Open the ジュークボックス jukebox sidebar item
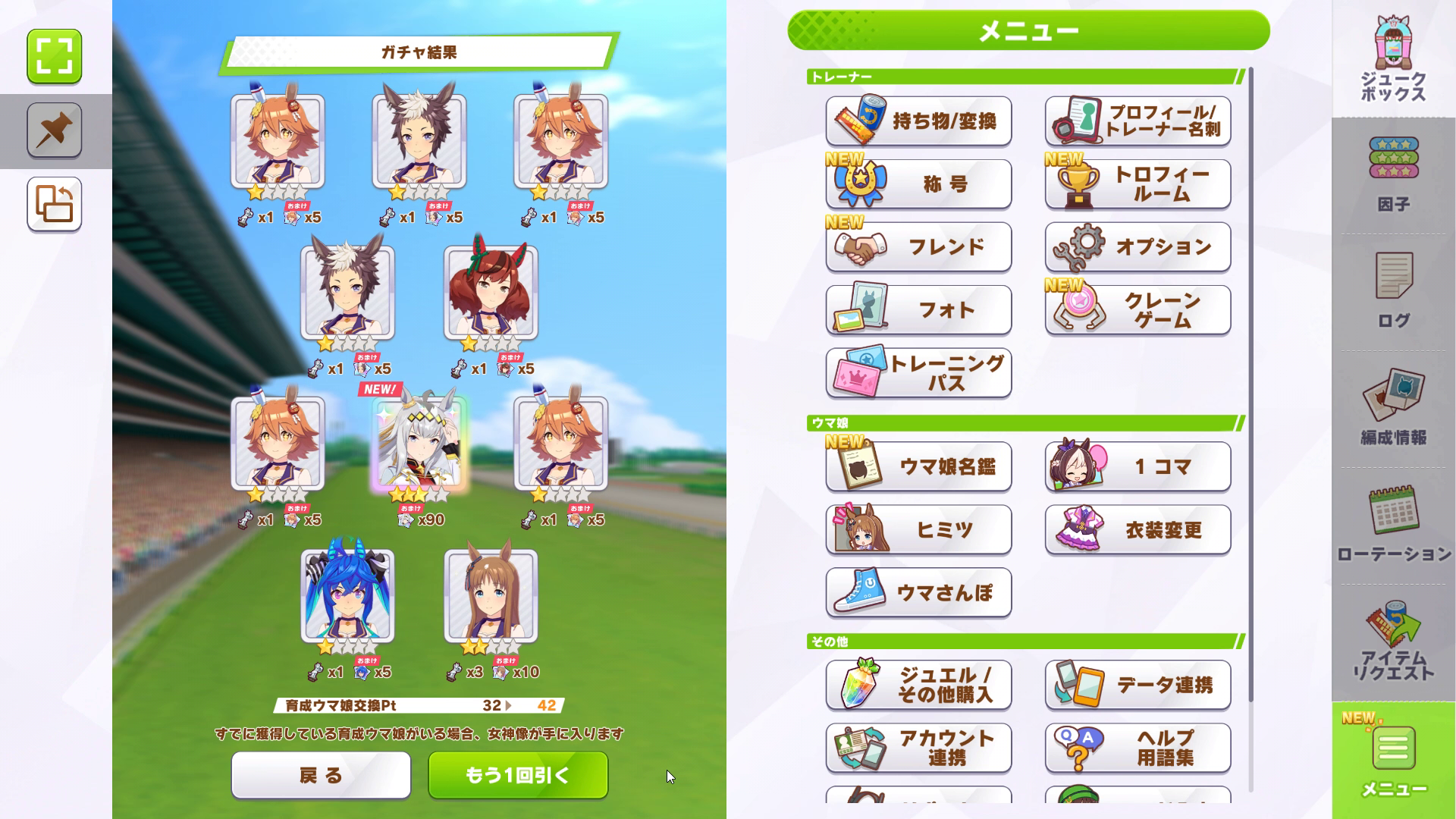The height and width of the screenshot is (819, 1456). point(1393,61)
